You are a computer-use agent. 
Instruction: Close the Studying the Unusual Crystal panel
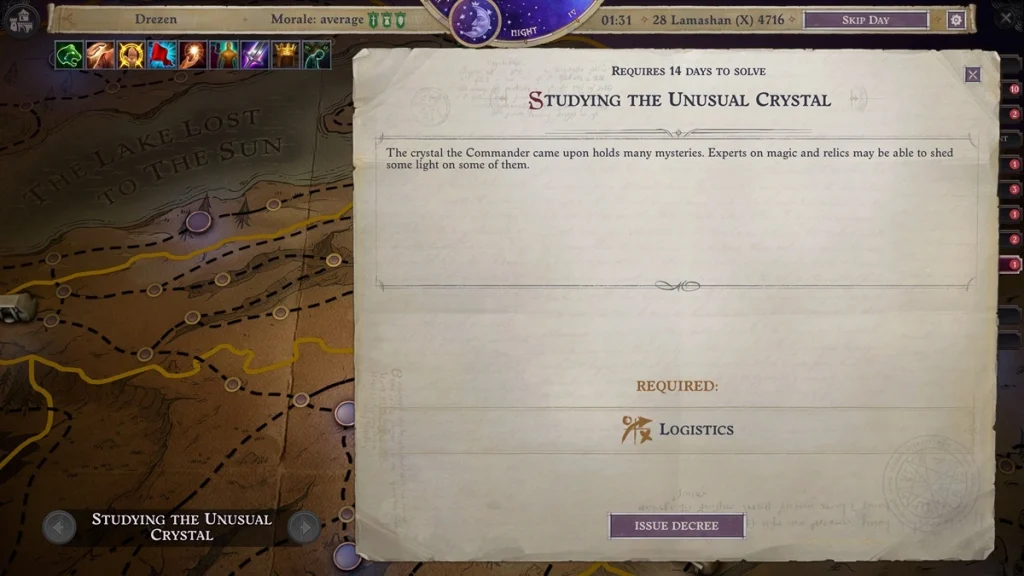[972, 75]
